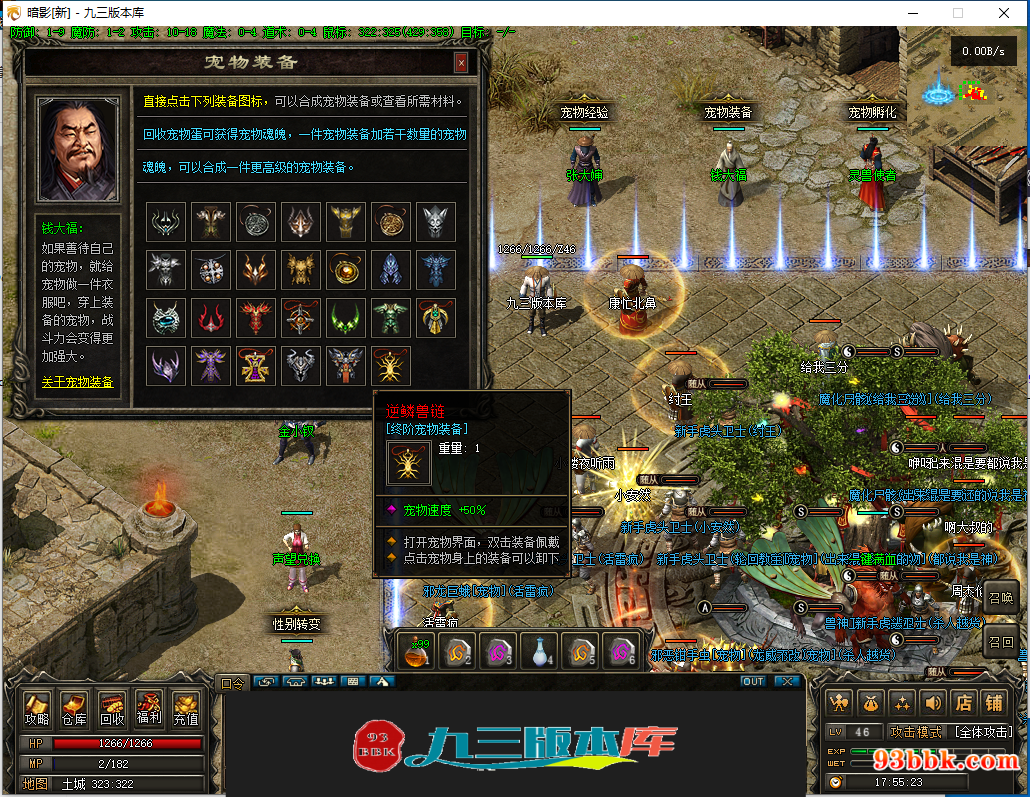Select the golden tree amulet (逆鳞兽链) icon
The height and width of the screenshot is (797, 1030).
coord(391,366)
